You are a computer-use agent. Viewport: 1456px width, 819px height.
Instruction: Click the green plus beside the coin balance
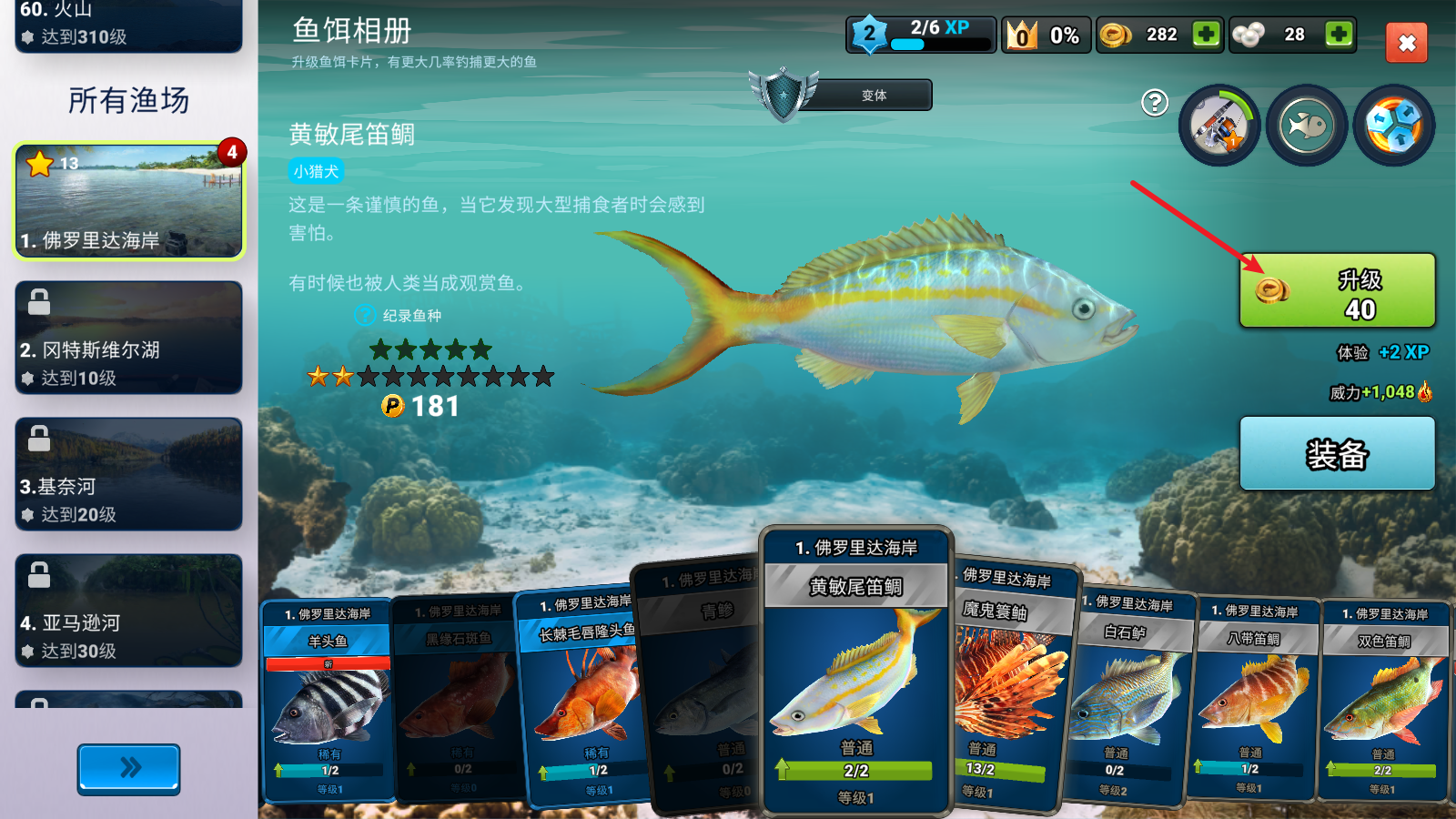1208,34
